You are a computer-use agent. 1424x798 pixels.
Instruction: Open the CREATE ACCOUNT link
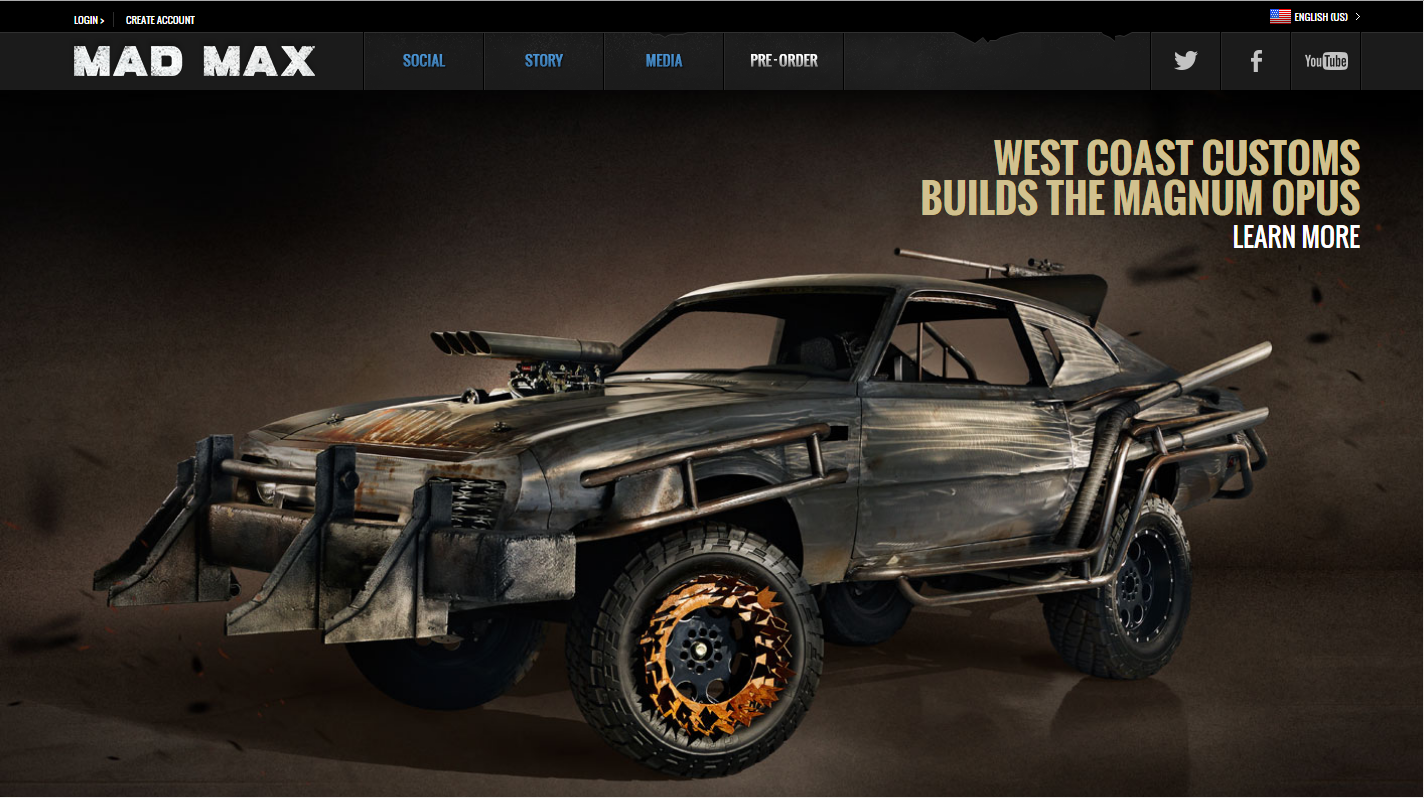coord(158,19)
